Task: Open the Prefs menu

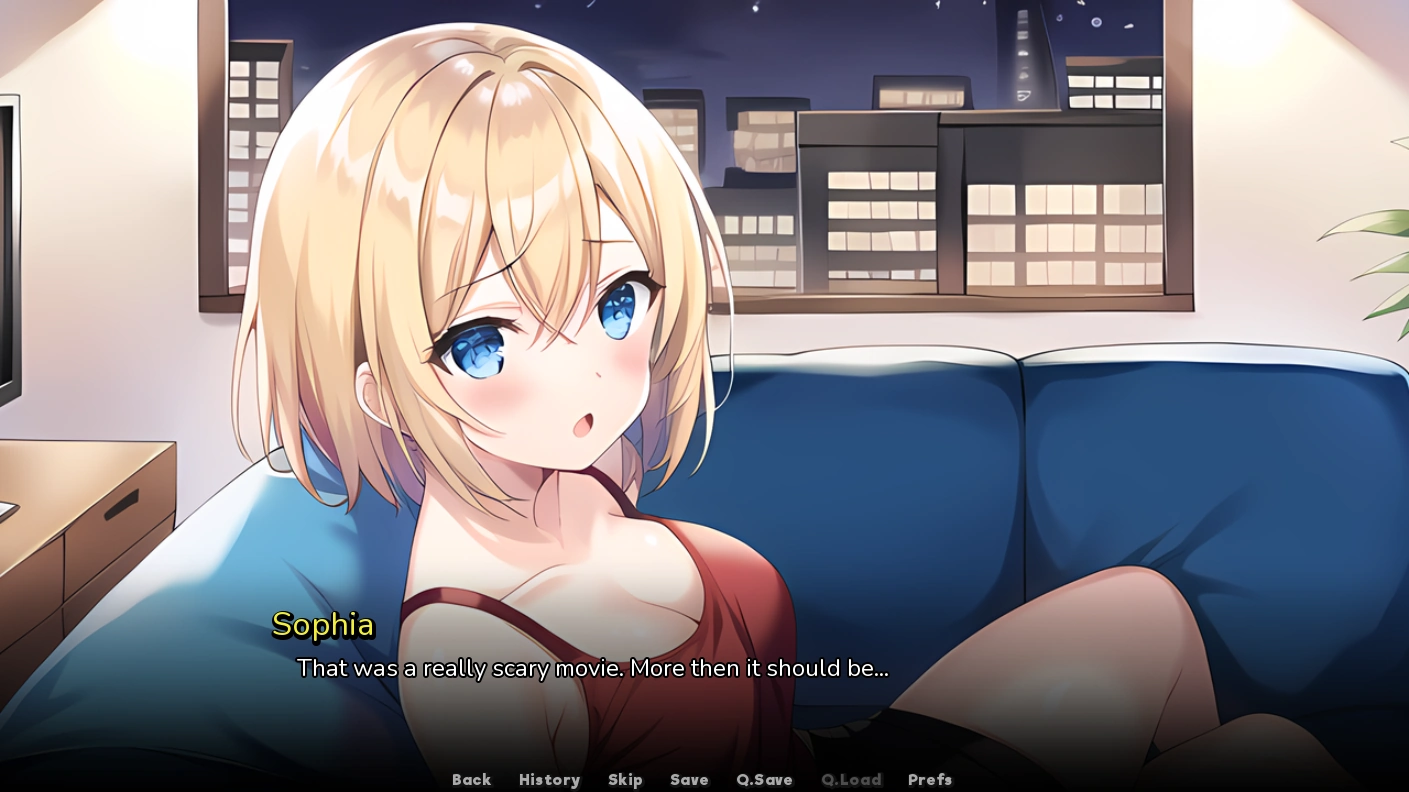Action: tap(930, 780)
